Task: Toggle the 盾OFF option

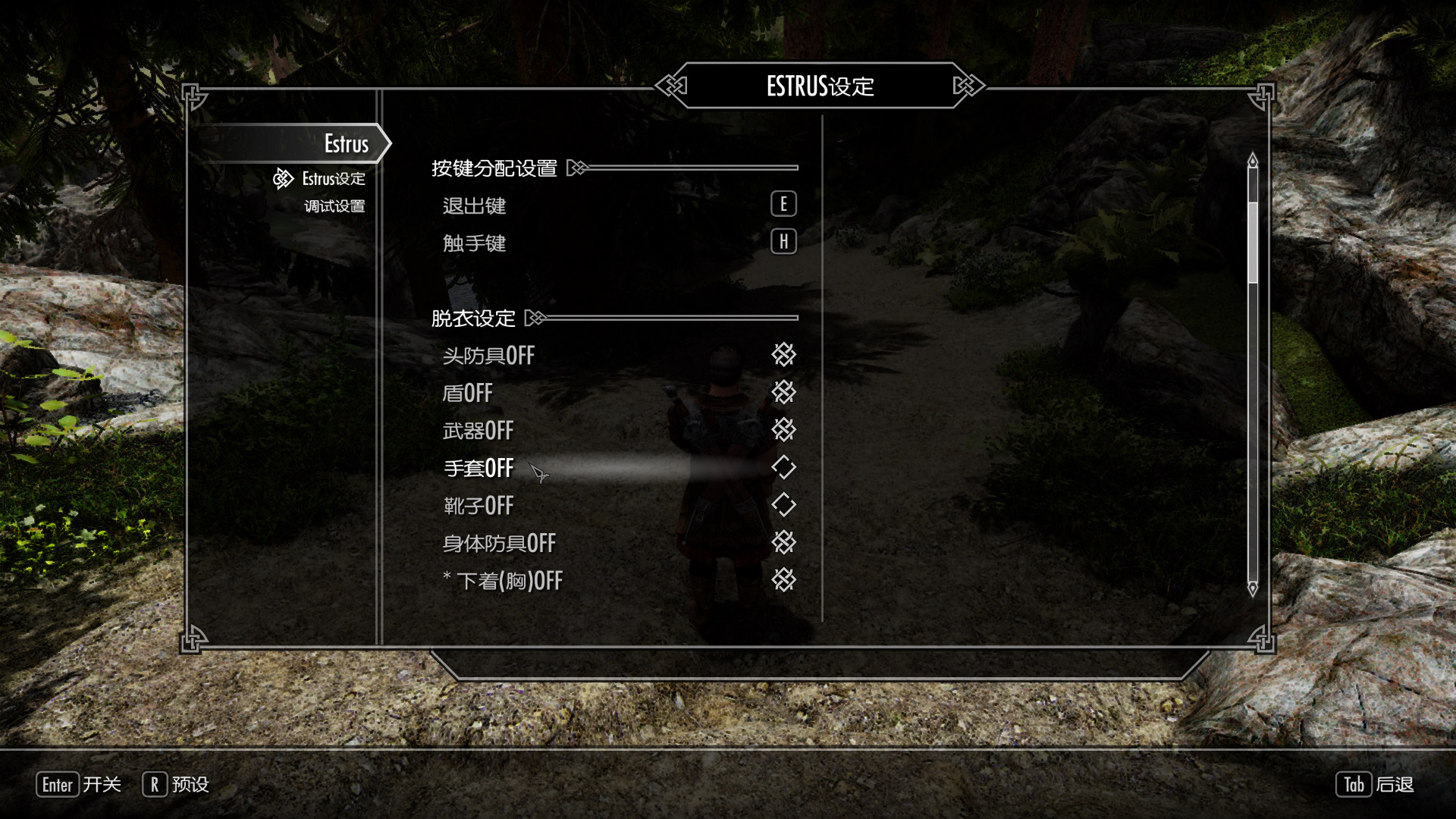Action: 783,392
